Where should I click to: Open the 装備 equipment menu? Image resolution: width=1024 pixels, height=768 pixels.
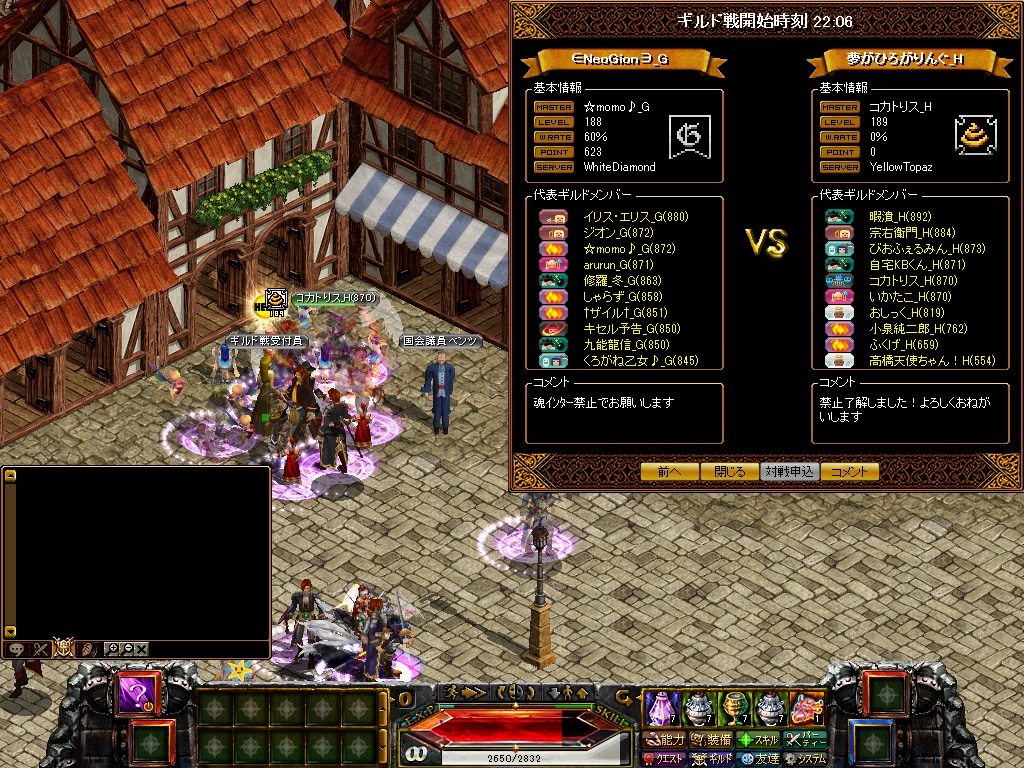point(710,740)
